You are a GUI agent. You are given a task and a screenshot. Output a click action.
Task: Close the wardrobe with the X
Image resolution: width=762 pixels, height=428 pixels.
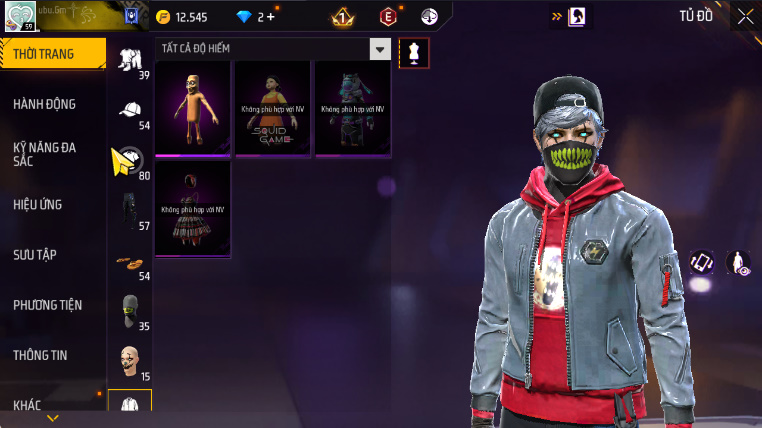[x=745, y=16]
